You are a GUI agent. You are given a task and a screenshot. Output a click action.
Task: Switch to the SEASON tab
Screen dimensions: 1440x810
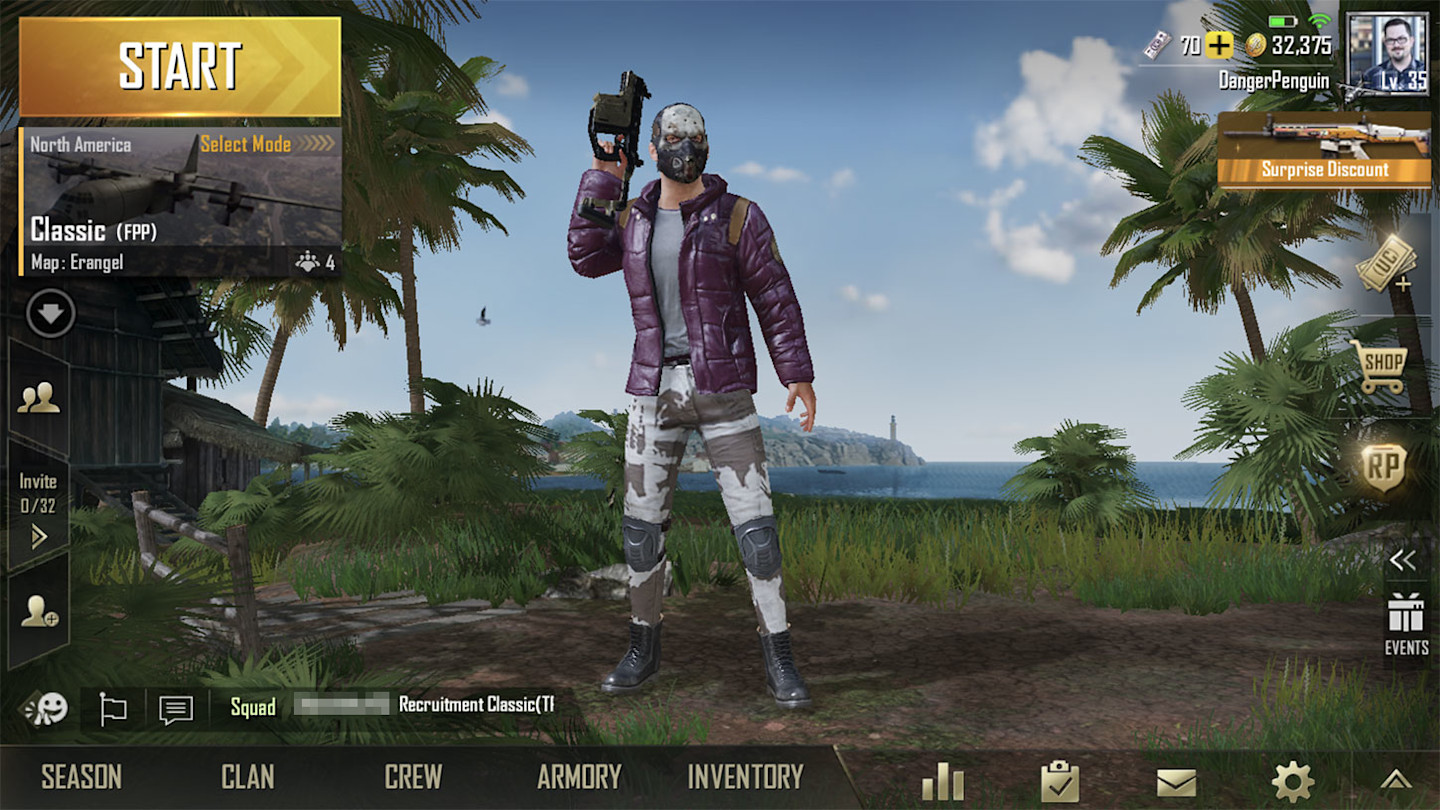click(80, 775)
